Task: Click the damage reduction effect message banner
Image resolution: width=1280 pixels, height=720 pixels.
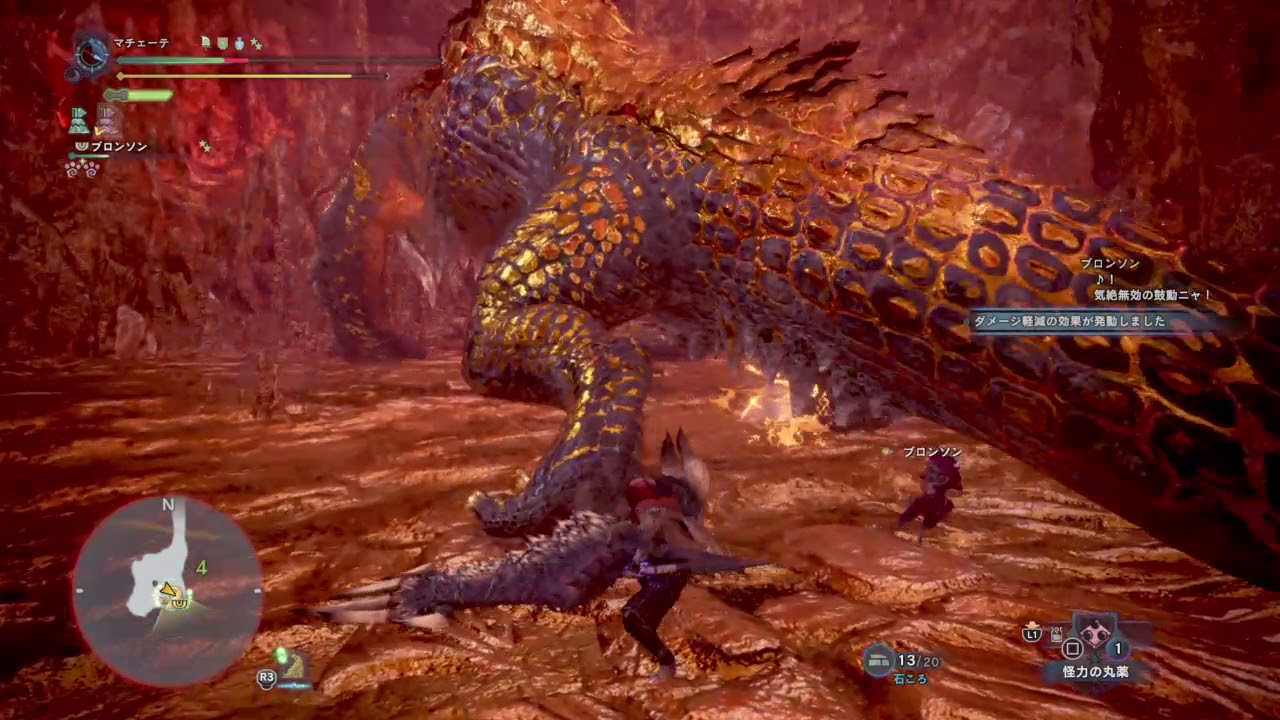Action: [1073, 322]
